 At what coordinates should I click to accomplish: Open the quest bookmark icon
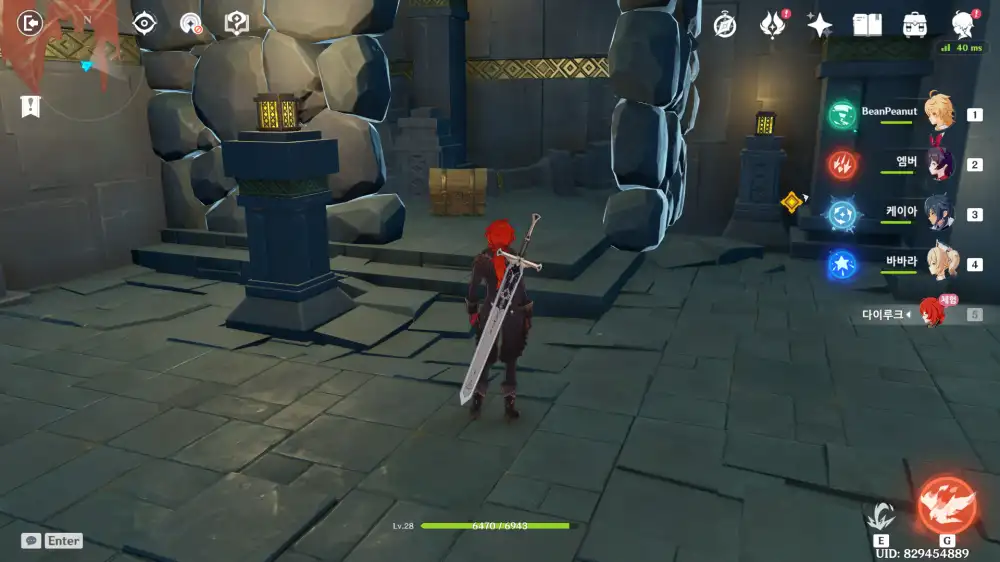tap(31, 106)
